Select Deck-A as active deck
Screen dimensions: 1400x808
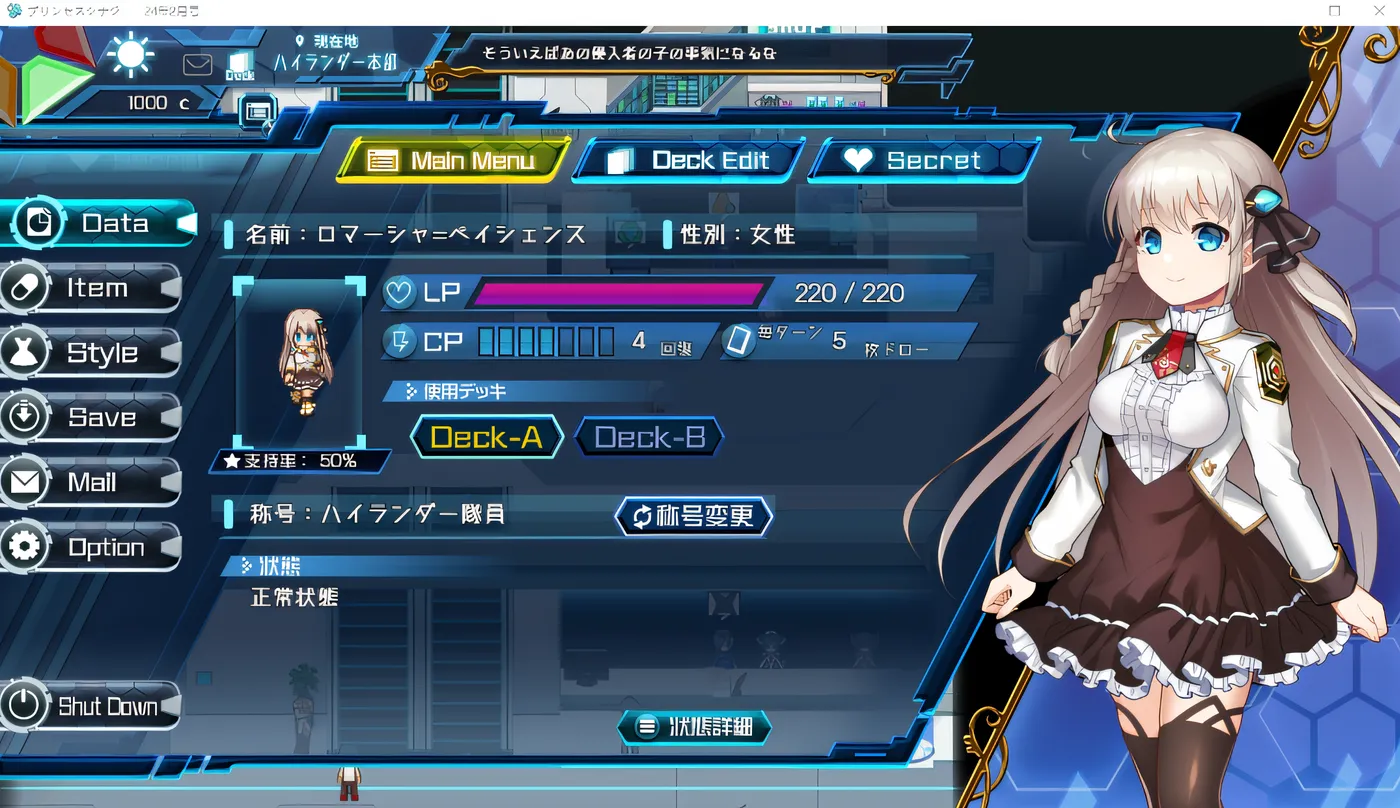[486, 437]
